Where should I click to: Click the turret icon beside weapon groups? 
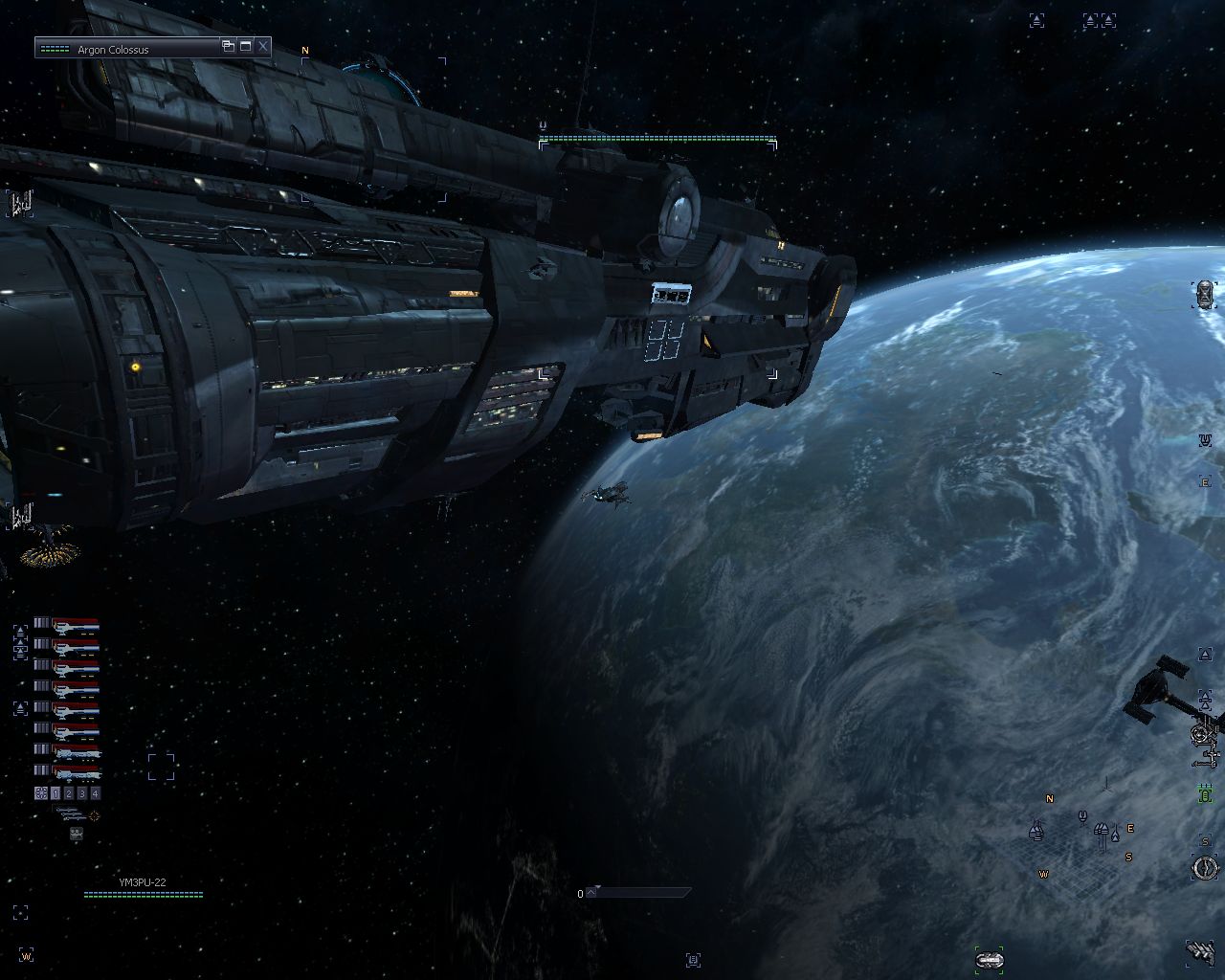[x=40, y=793]
